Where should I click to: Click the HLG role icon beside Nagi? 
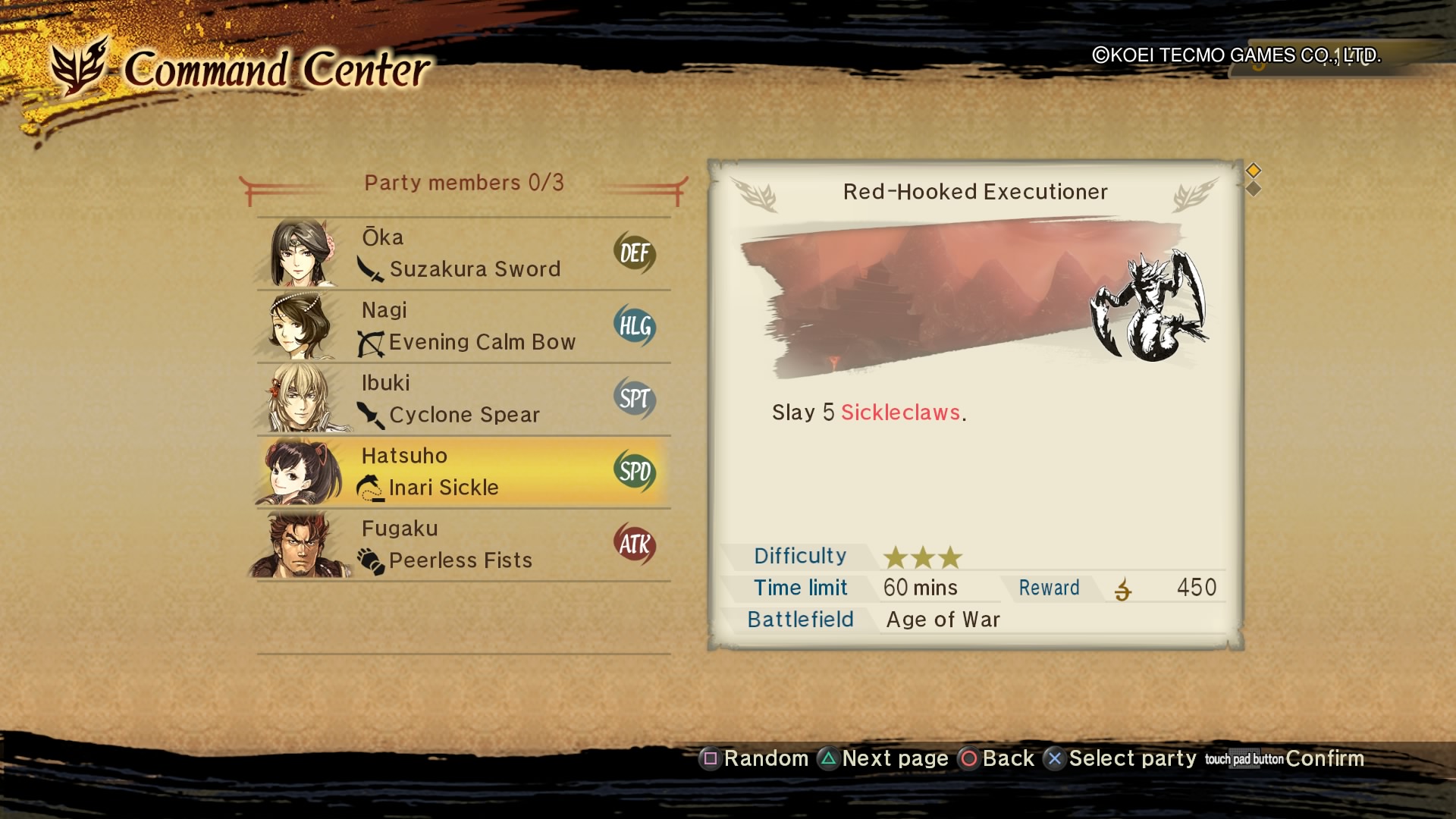635,326
